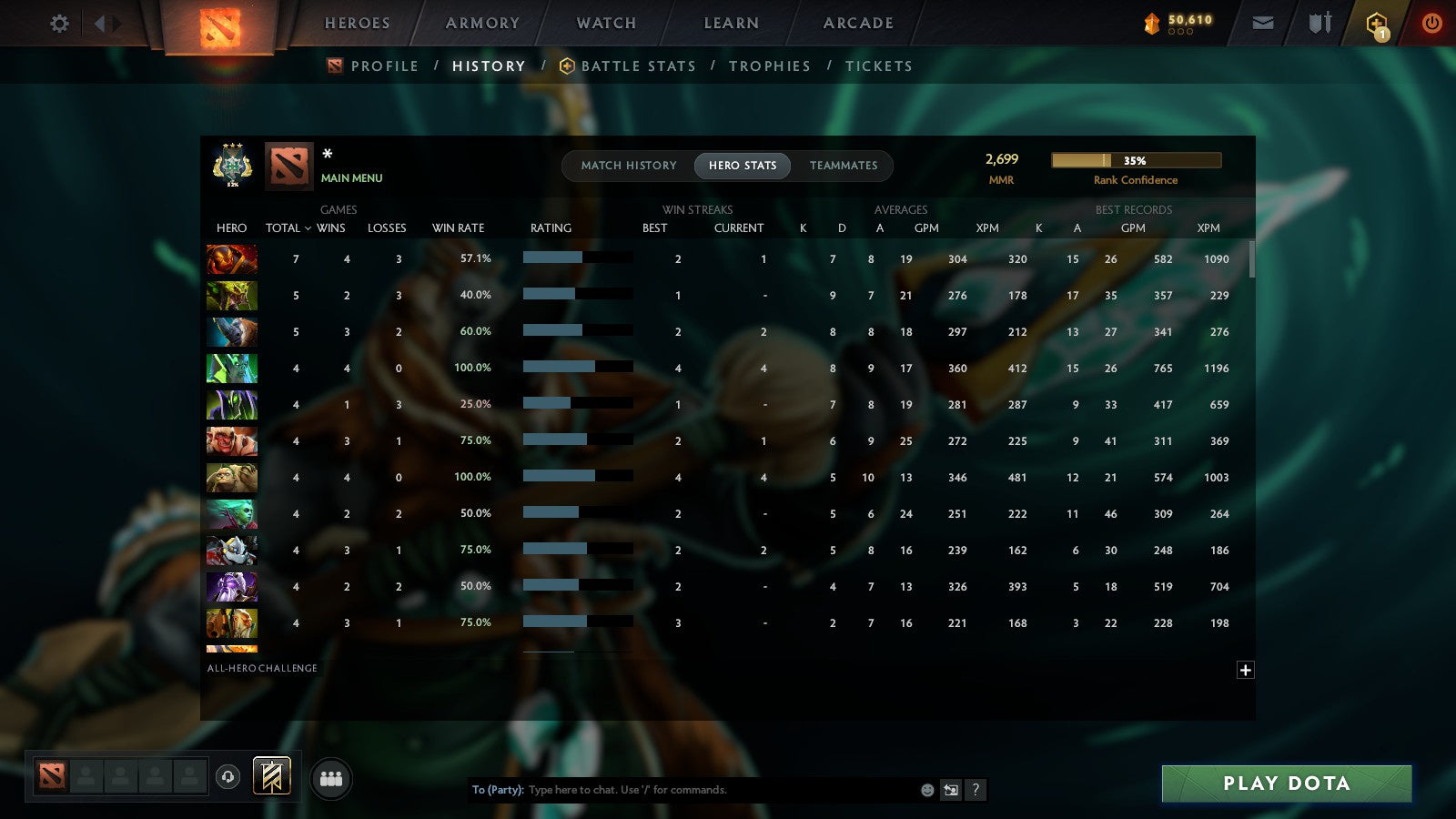Click the back navigation arrows near top left
1456x819 pixels.
100,23
